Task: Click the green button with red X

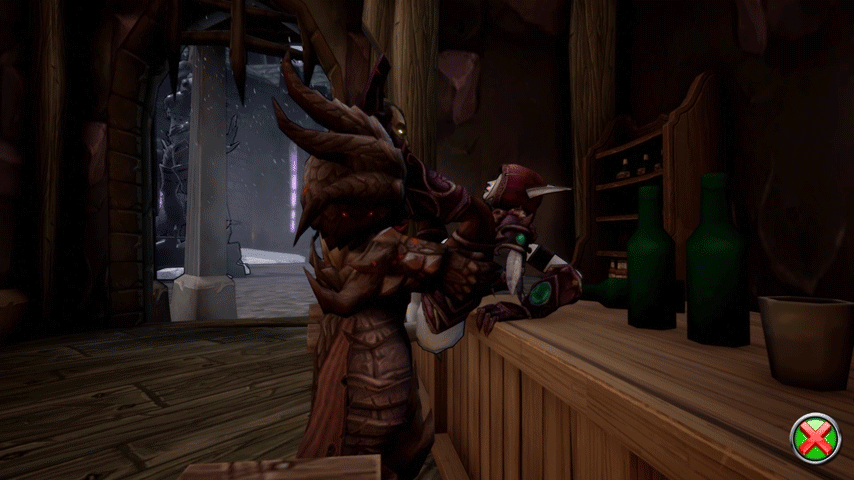Action: (x=815, y=438)
